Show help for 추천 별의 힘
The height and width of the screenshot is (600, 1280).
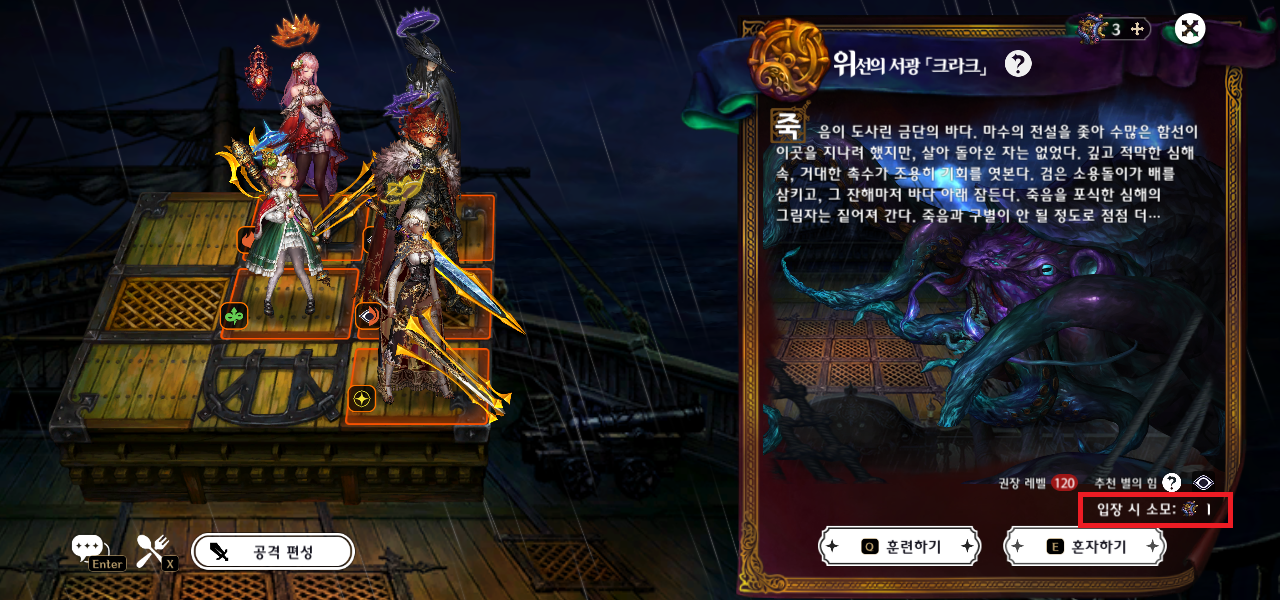click(x=1172, y=483)
